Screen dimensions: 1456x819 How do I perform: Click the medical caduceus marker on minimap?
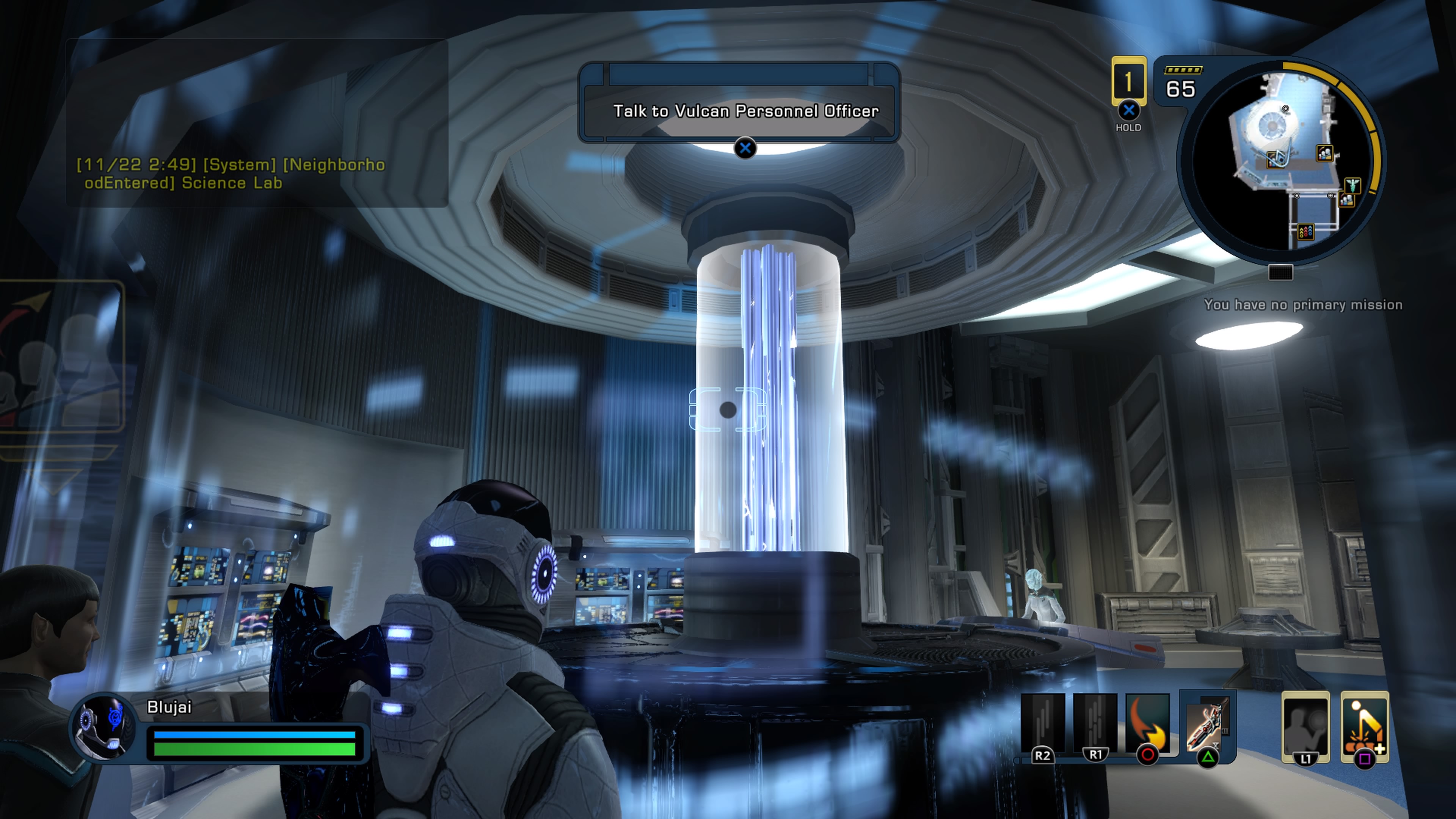click(1352, 184)
